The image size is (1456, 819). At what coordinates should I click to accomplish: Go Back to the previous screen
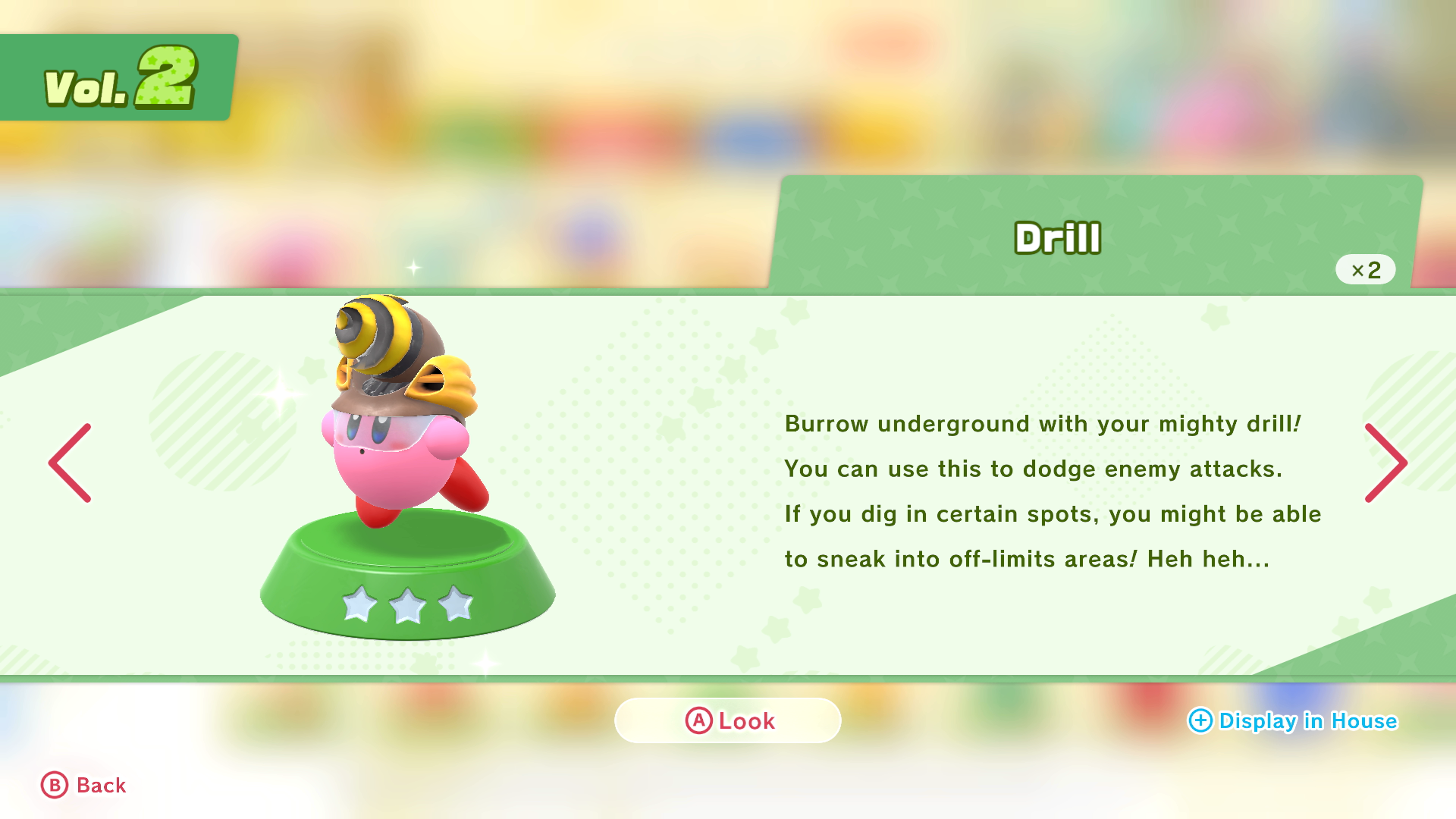click(83, 786)
